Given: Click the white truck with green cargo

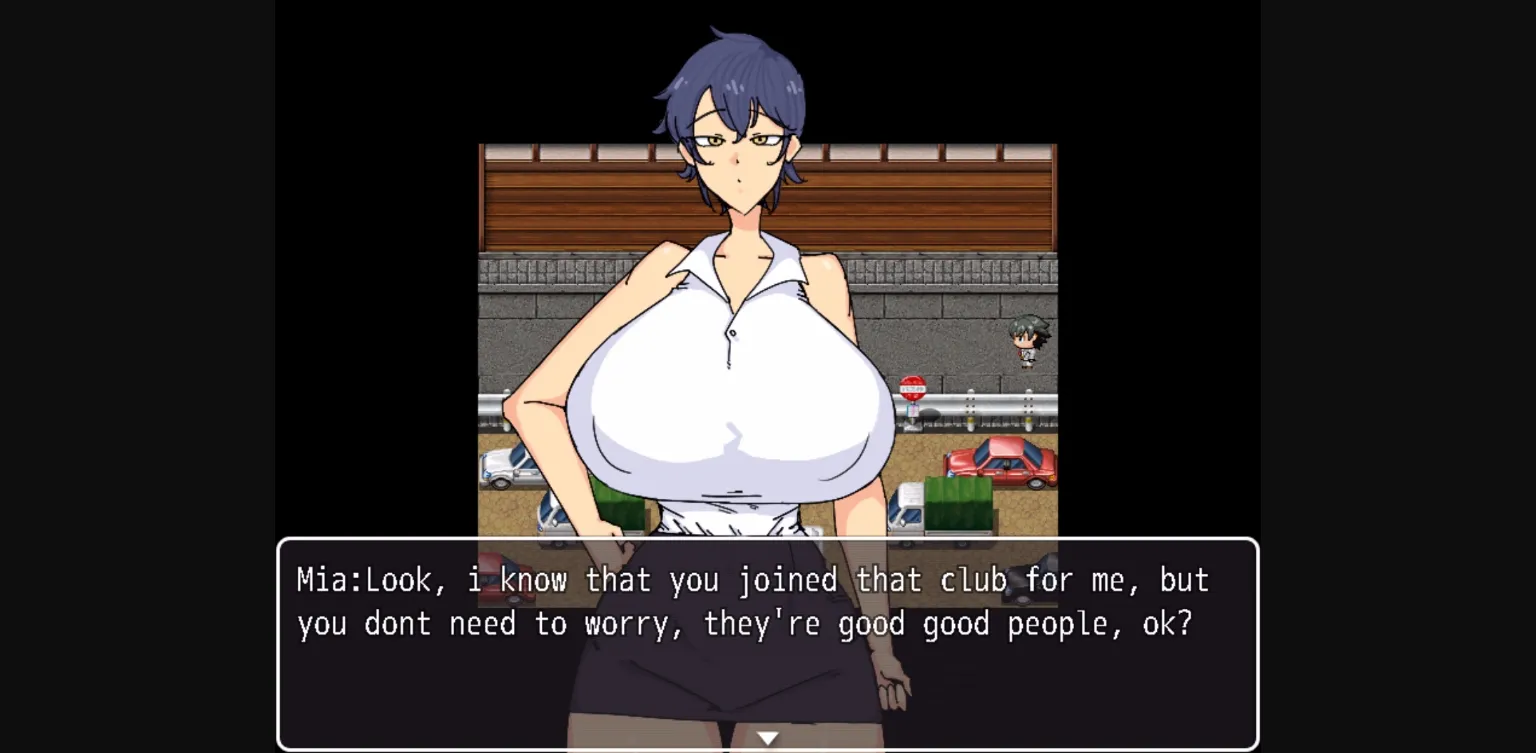Looking at the screenshot, I should click(955, 505).
